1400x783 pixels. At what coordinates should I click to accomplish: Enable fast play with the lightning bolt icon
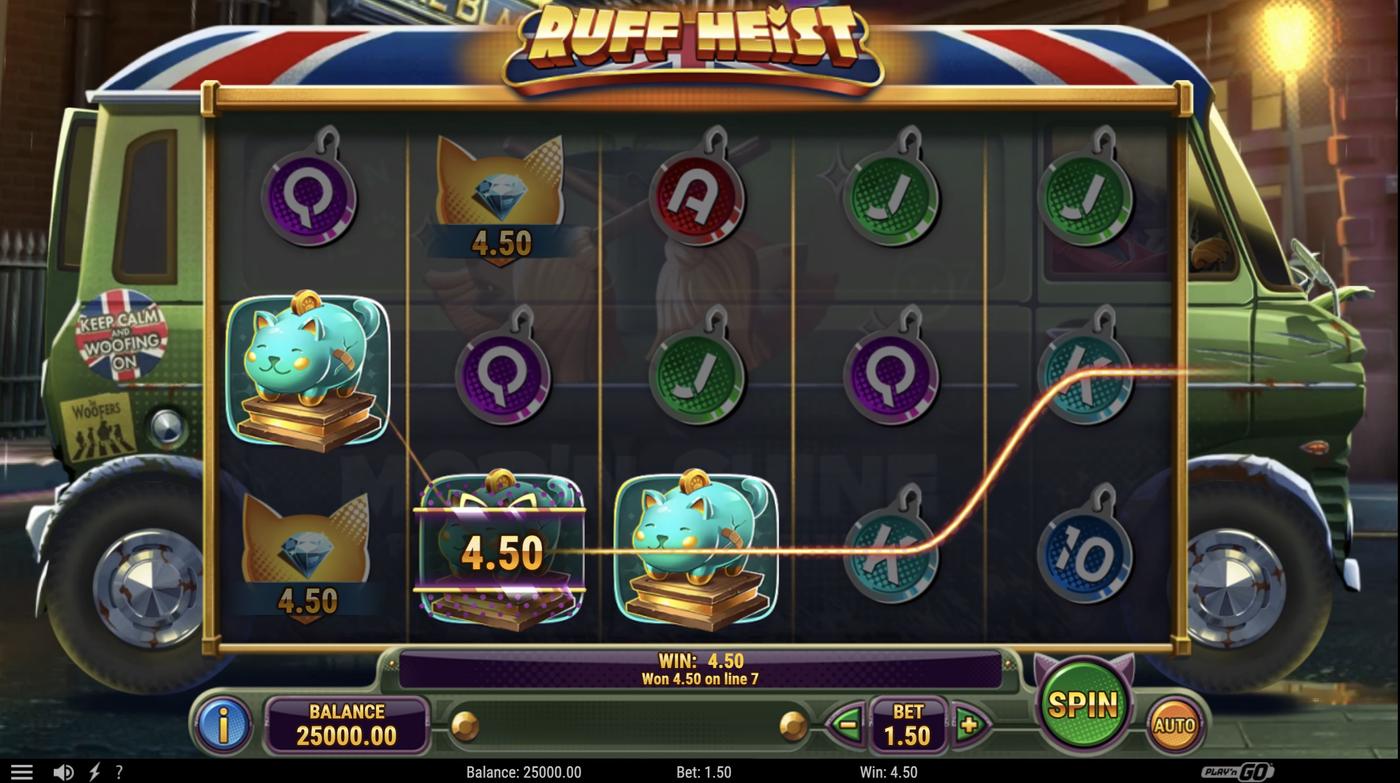point(93,771)
